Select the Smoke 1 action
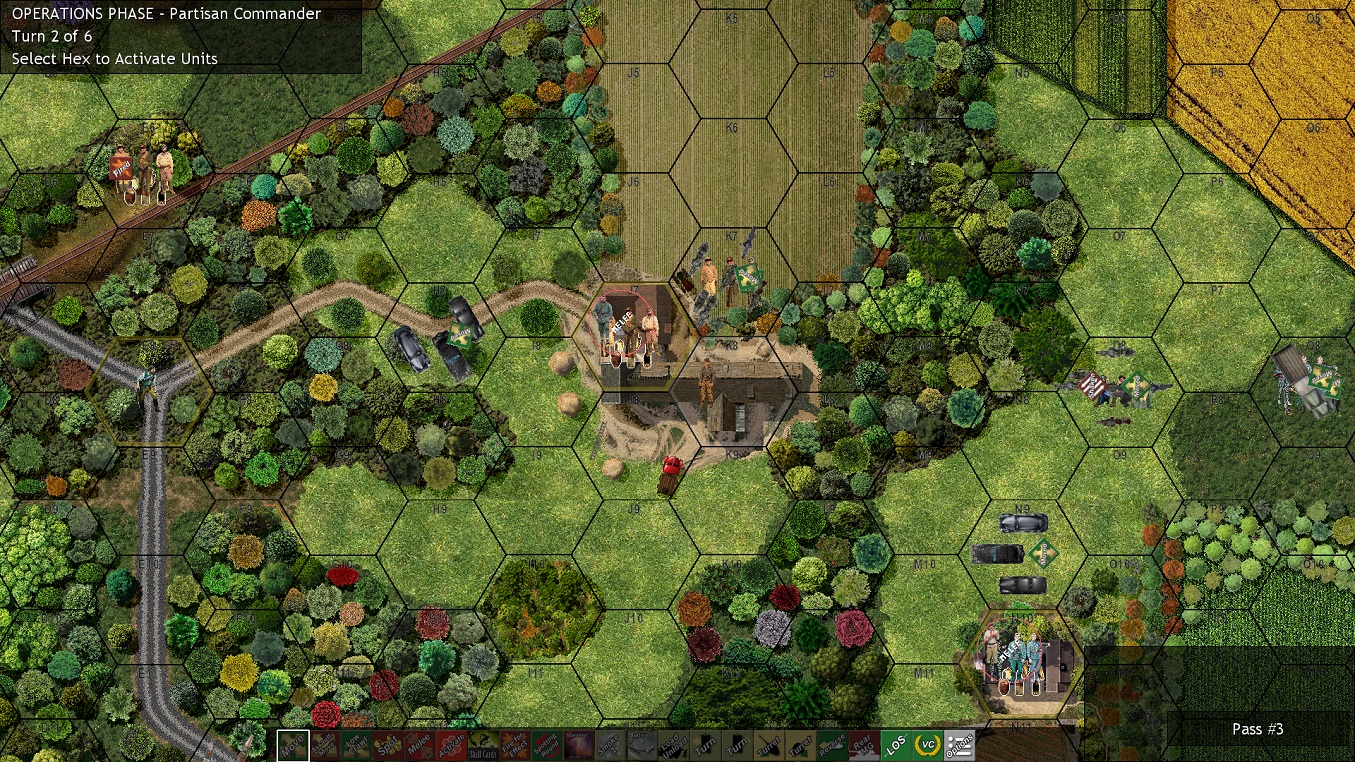This screenshot has height=762, width=1355. [607, 745]
